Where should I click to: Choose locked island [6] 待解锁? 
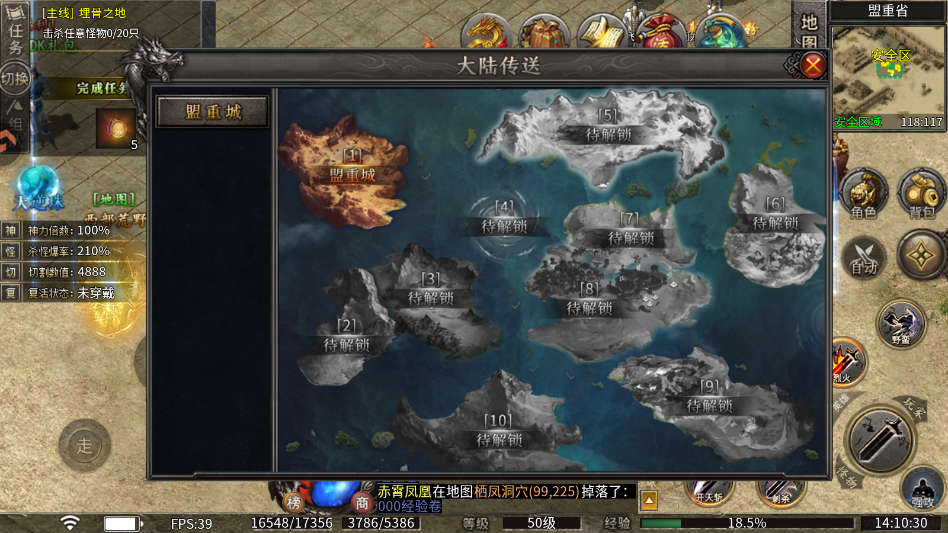[x=775, y=214]
